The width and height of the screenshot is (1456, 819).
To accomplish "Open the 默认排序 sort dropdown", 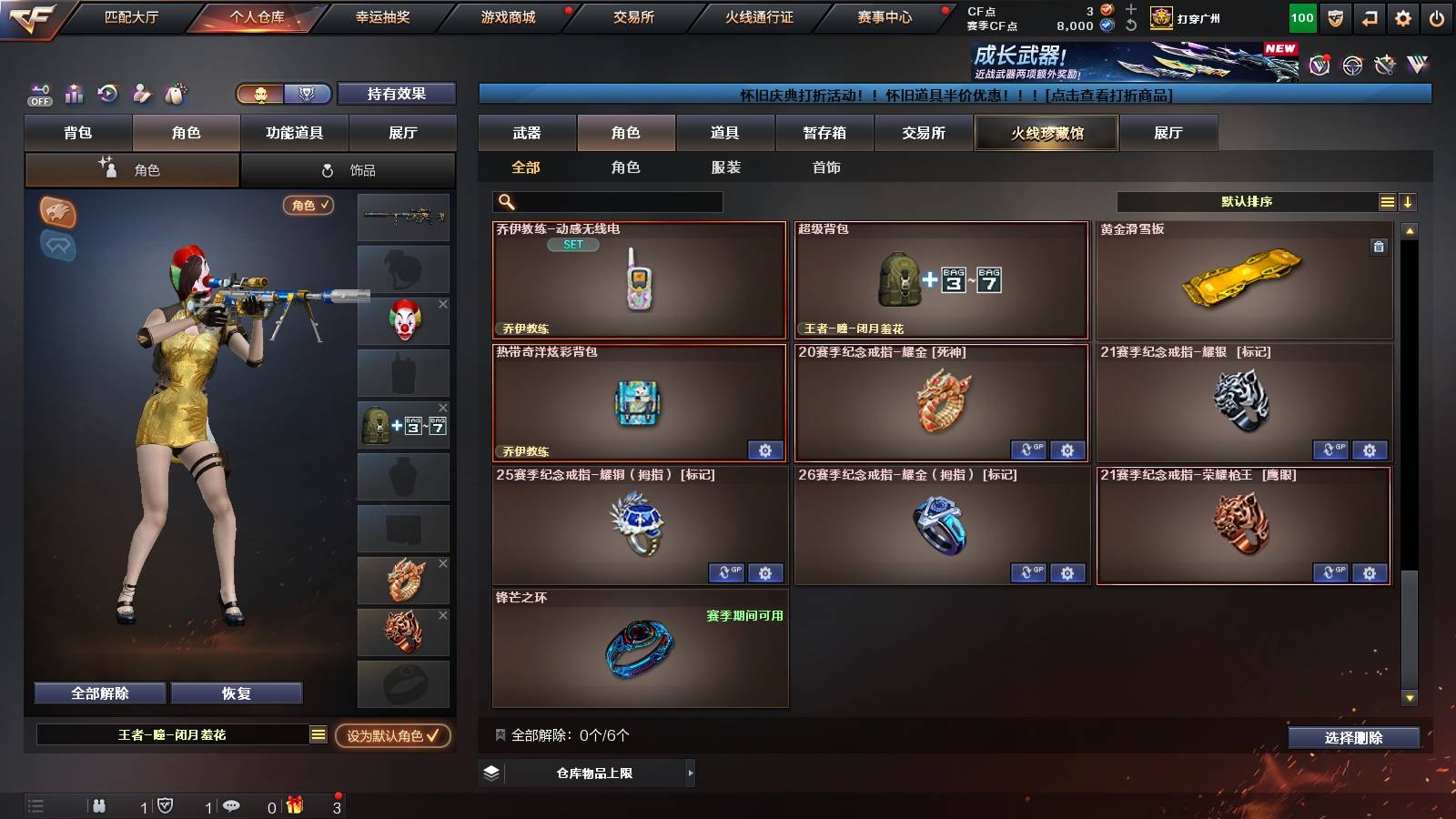I will click(x=1247, y=201).
